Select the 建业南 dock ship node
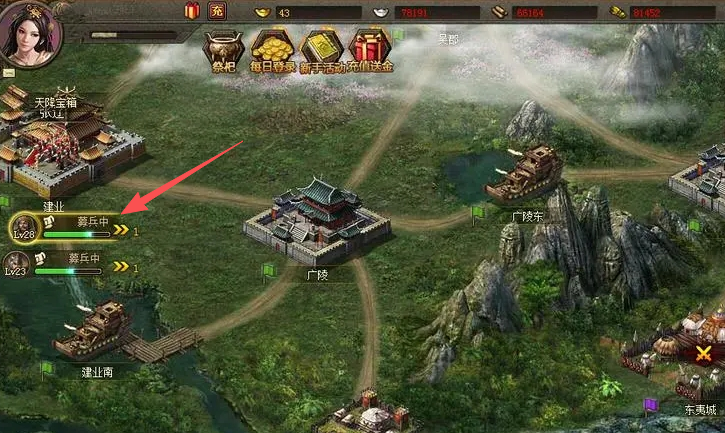The height and width of the screenshot is (433, 725). click(x=95, y=332)
